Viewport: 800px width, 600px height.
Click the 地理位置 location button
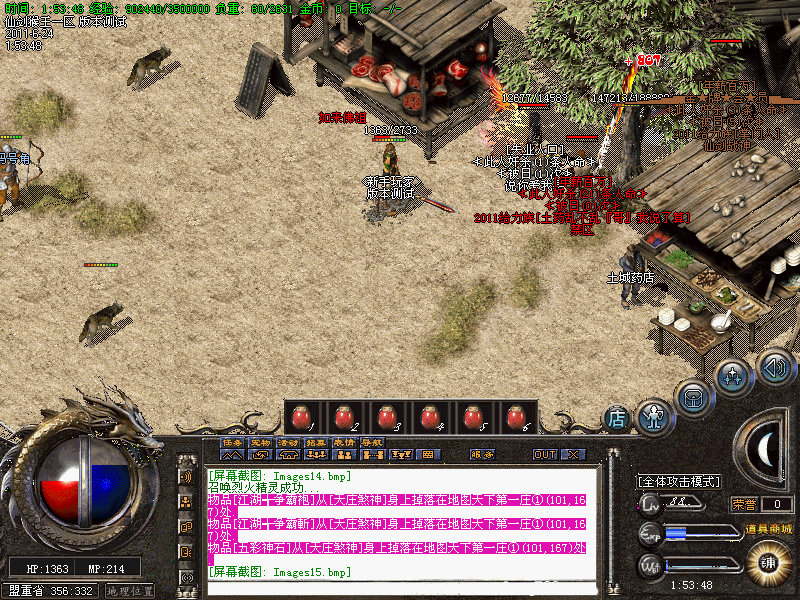coord(129,591)
